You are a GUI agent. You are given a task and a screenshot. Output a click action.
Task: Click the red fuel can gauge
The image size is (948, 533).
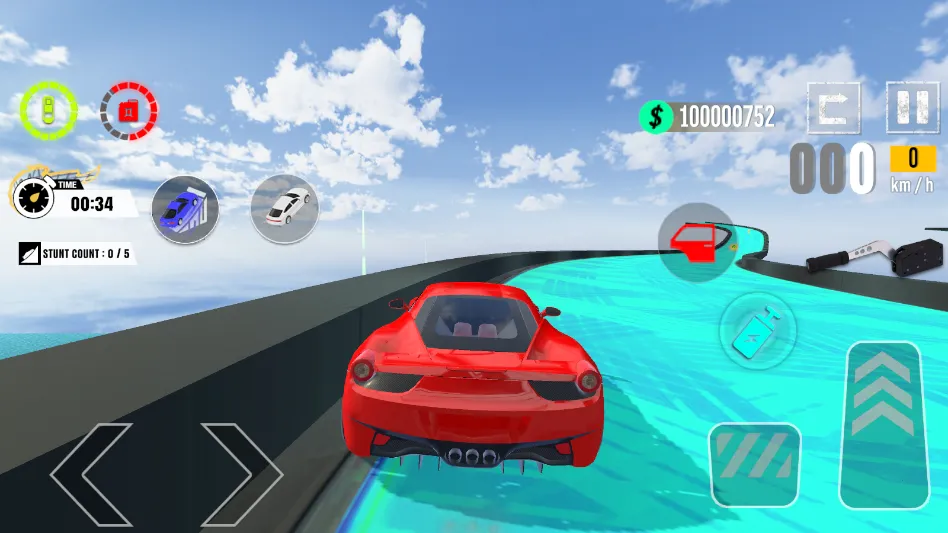[128, 110]
